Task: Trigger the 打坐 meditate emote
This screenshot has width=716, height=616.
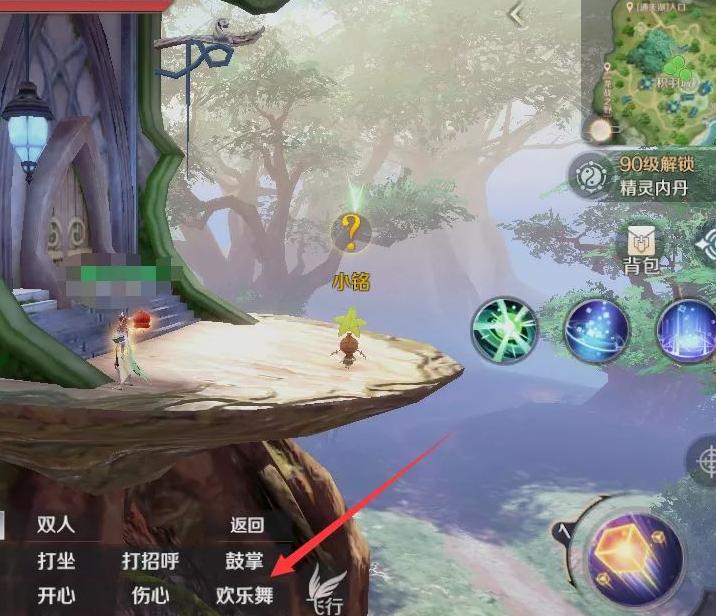Action: click(56, 561)
